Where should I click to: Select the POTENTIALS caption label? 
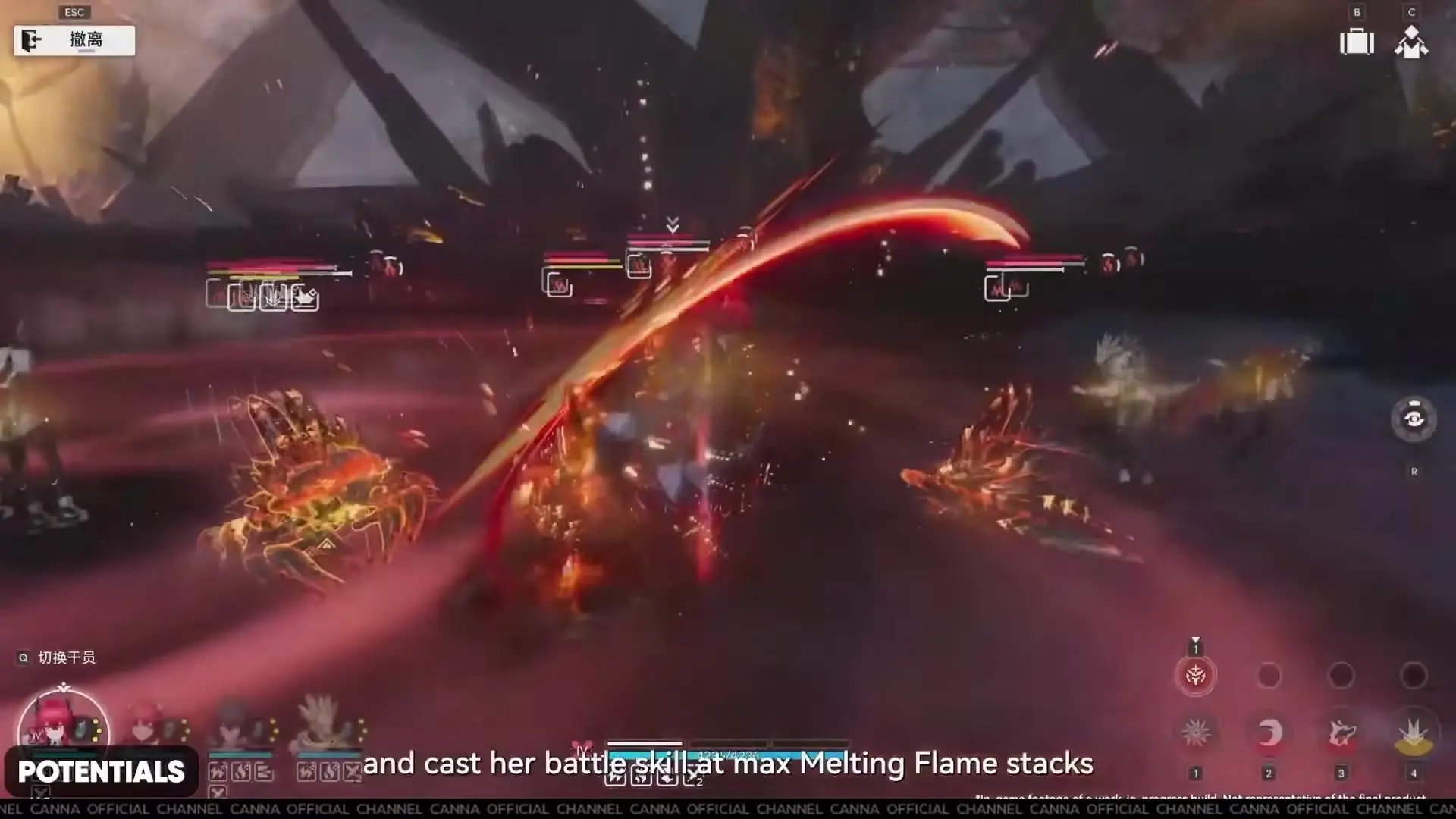pyautogui.click(x=101, y=772)
